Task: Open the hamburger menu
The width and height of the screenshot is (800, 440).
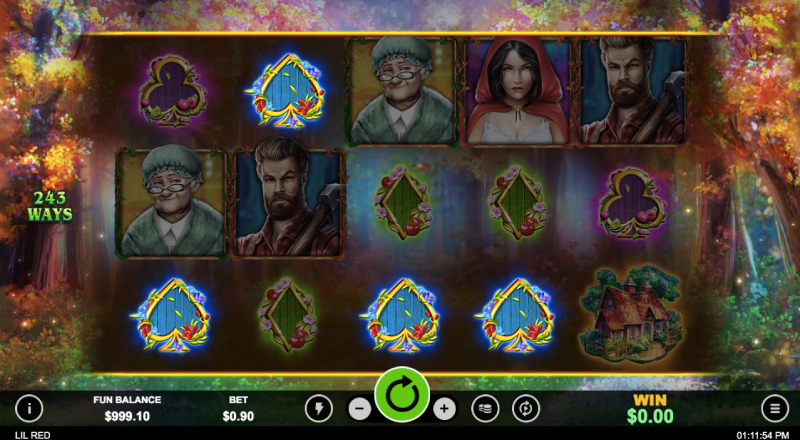Action: 774,408
